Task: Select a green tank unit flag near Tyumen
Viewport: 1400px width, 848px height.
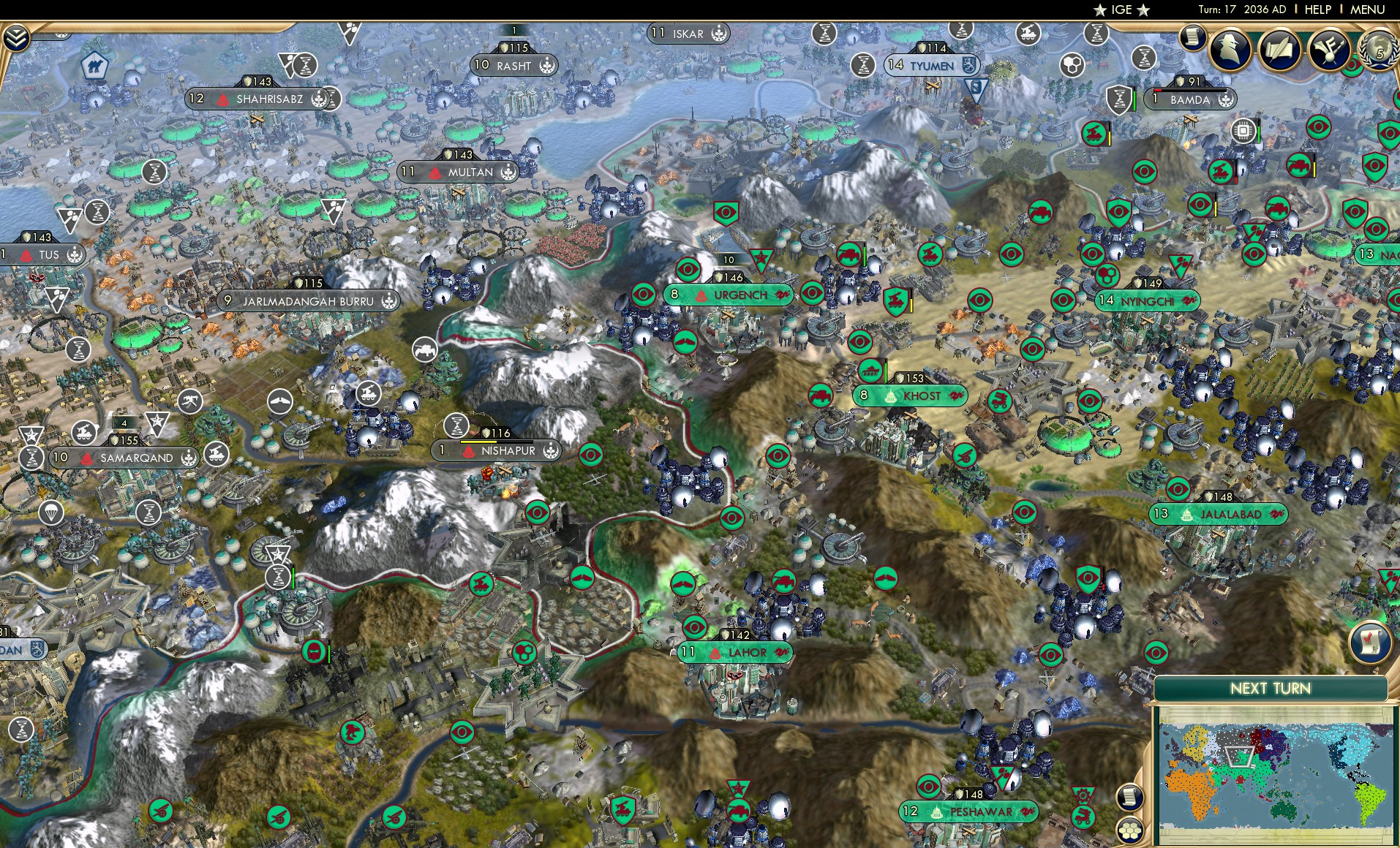Action: pos(1094,135)
